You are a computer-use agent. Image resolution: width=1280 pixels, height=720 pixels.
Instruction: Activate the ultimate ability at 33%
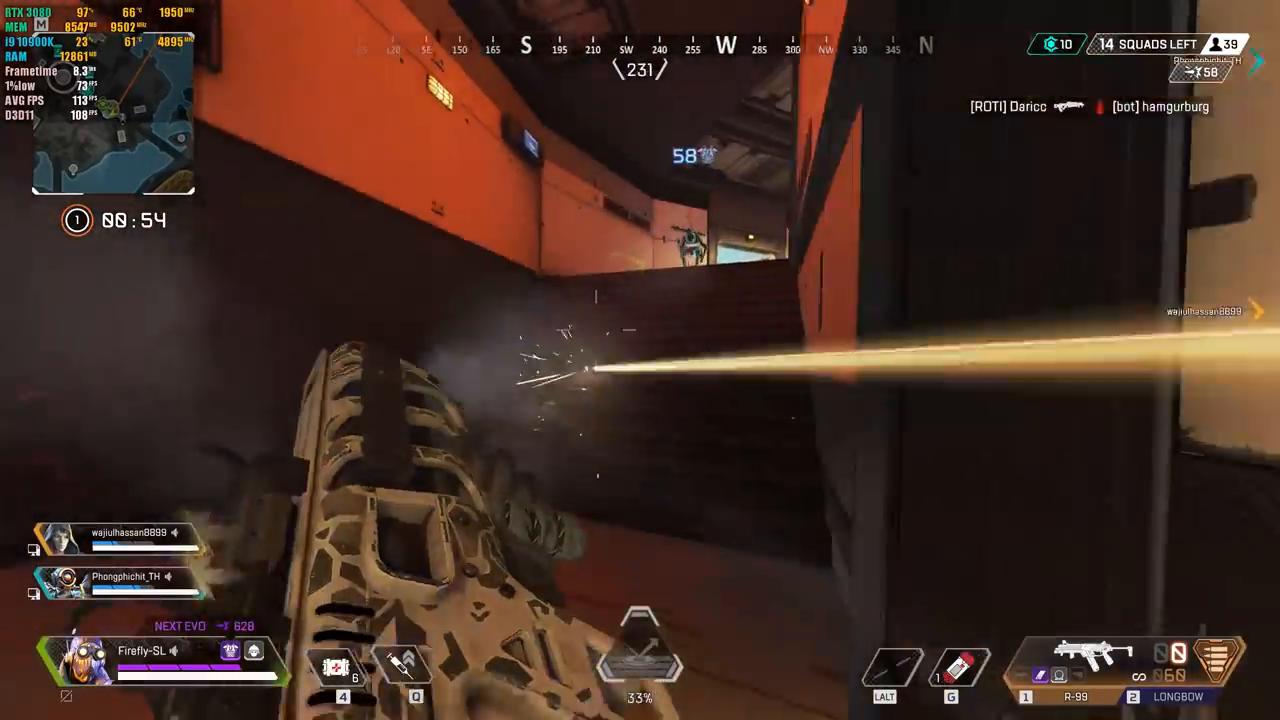click(x=640, y=660)
